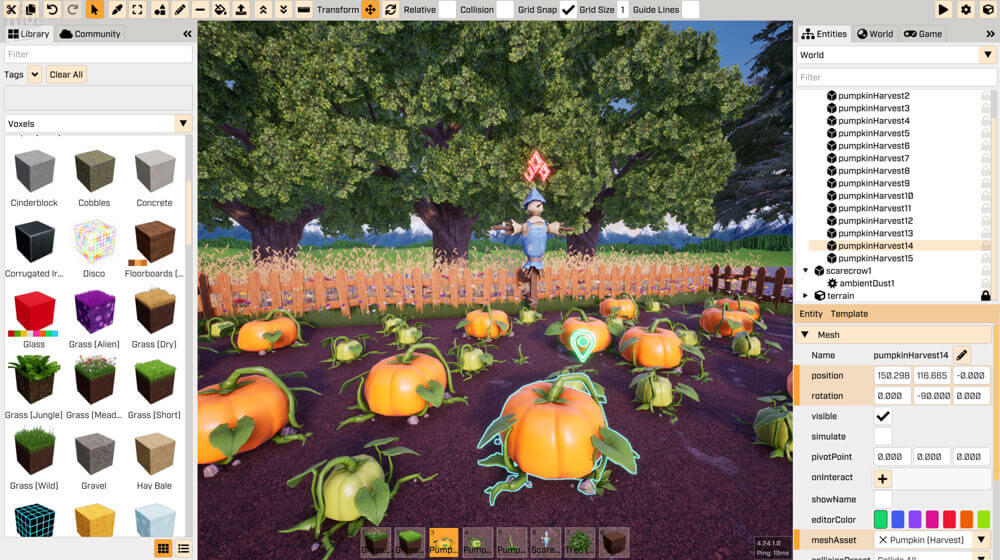Screen dimensions: 1000x560
Task: Enable the Collision checkbox
Action: click(x=505, y=10)
